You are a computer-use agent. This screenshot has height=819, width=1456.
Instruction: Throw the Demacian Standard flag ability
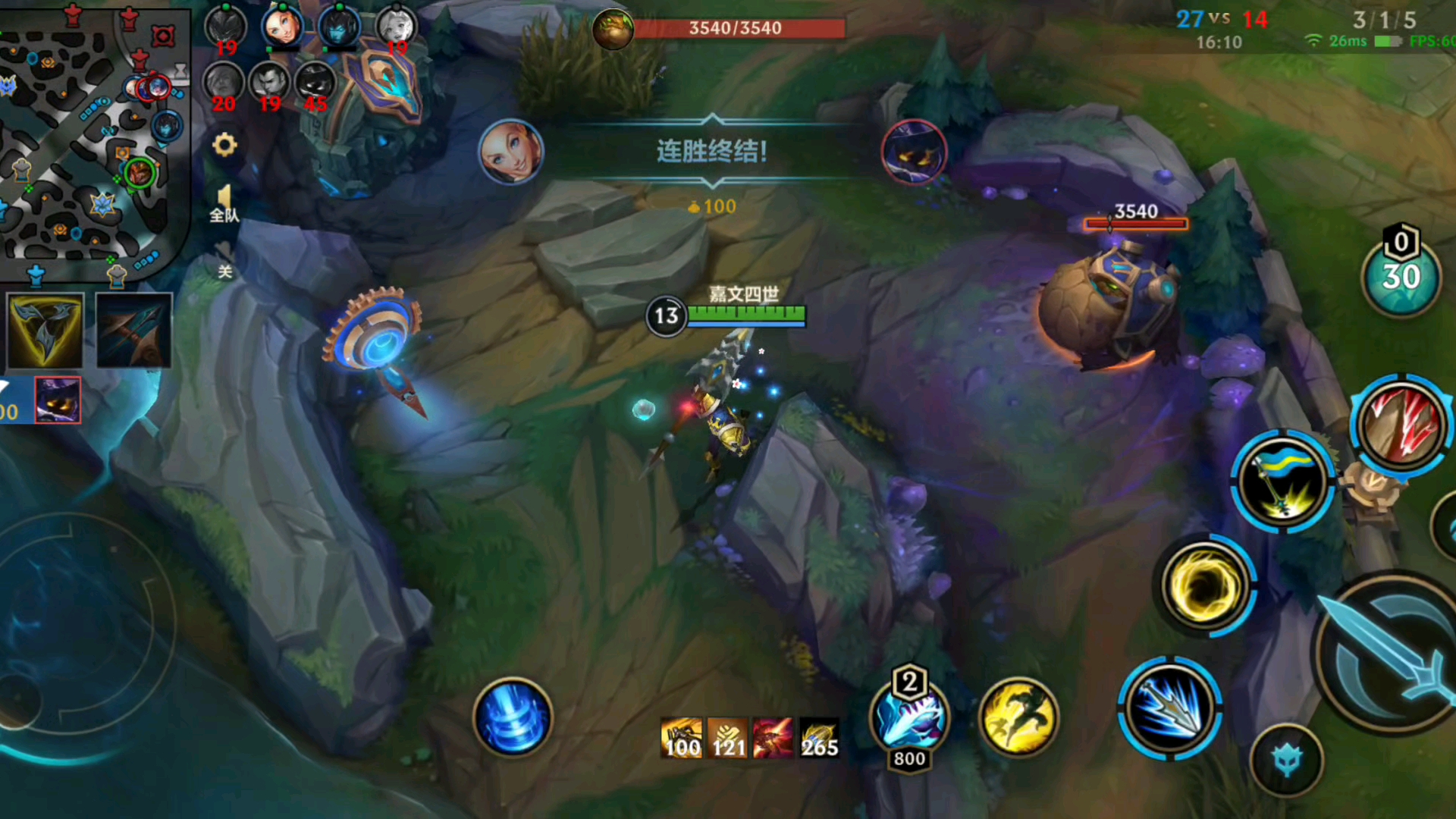(x=1282, y=482)
